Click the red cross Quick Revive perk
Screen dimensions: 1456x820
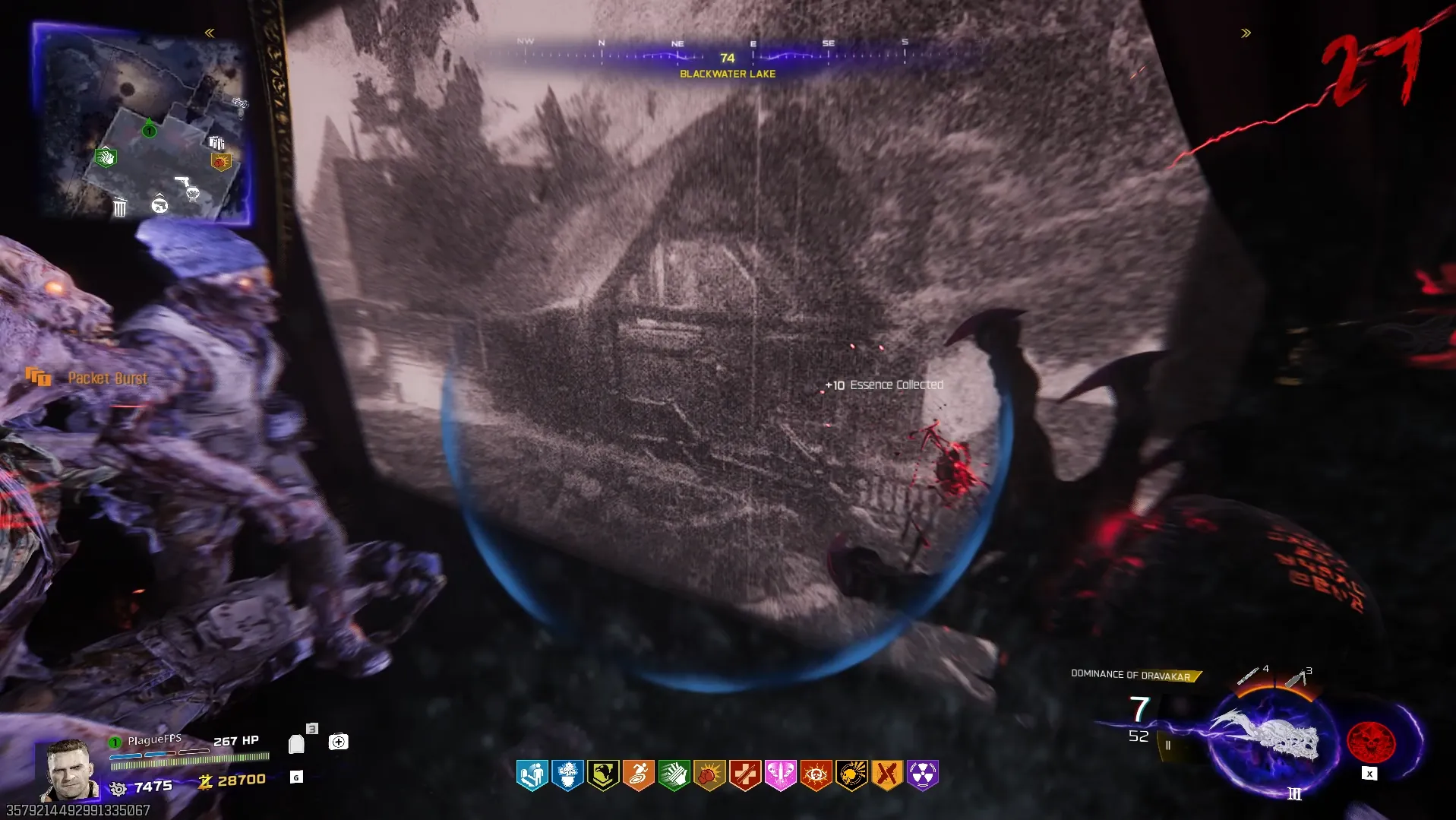745,775
